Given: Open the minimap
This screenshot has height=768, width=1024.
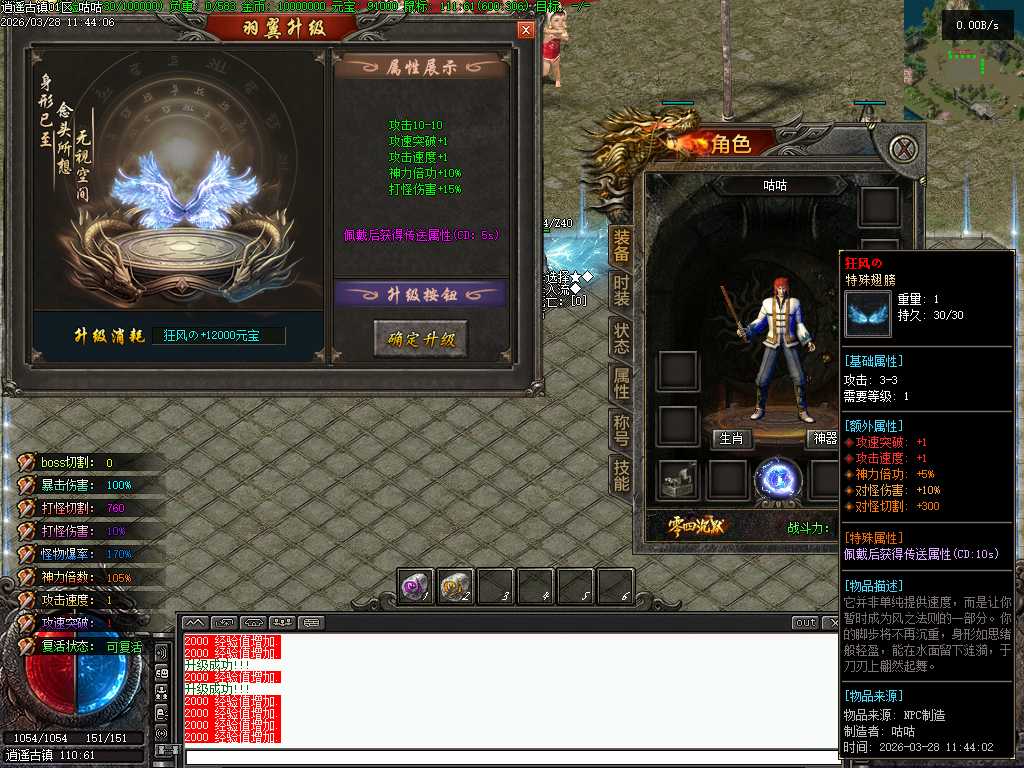Looking at the screenshot, I should [x=964, y=60].
